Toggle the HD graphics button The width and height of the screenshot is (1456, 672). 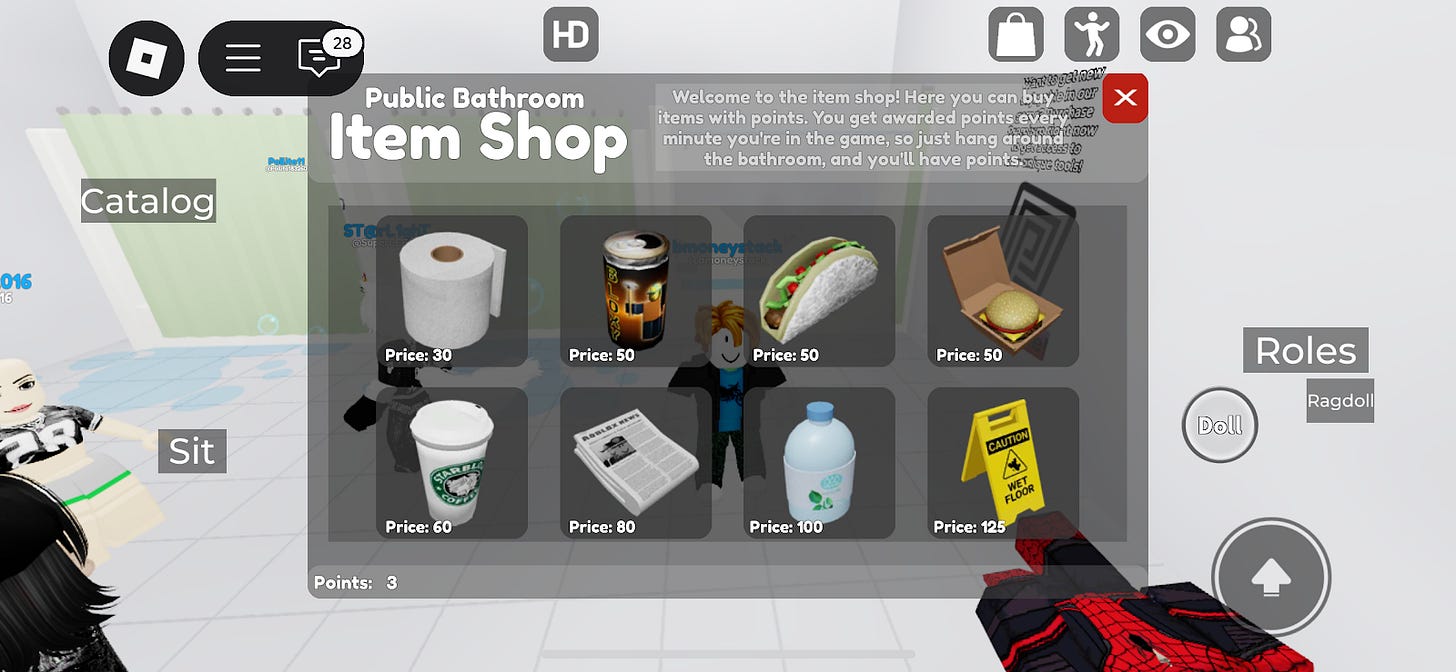pos(571,34)
